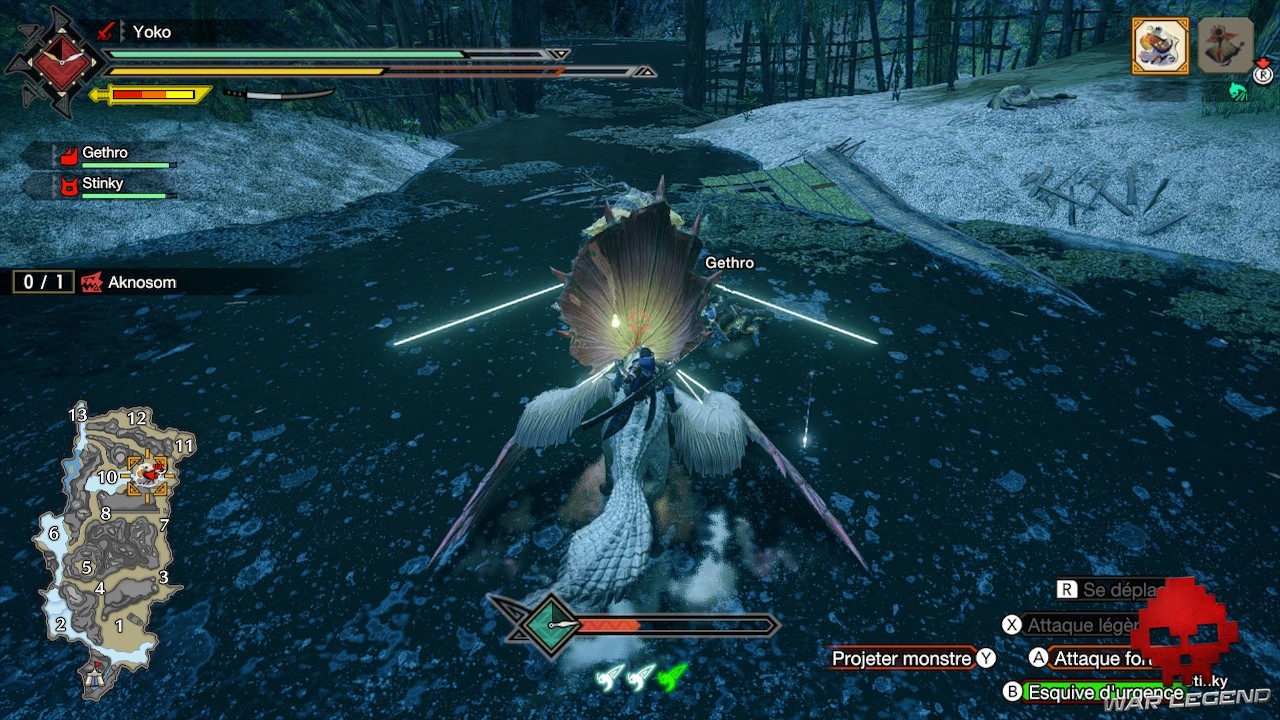The height and width of the screenshot is (720, 1280).
Task: Click the green wyvern riding gauge emblem
Action: pos(549,626)
